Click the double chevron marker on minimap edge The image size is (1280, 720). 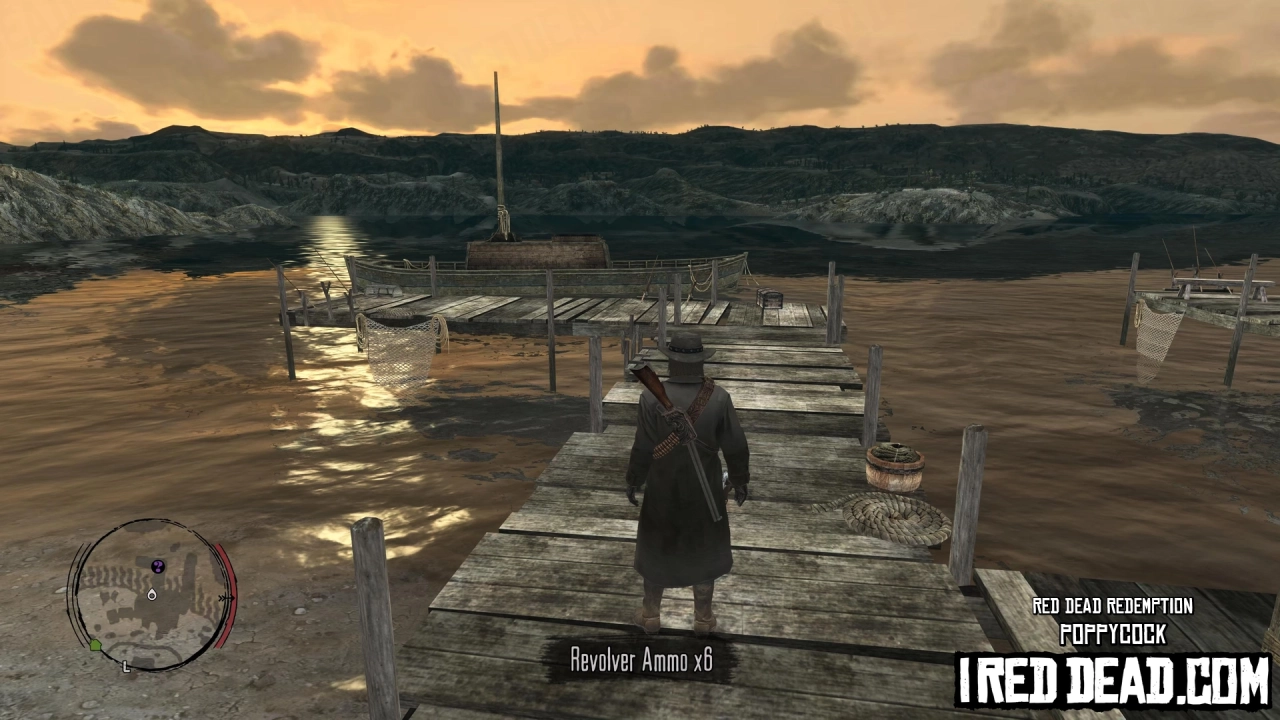[224, 598]
